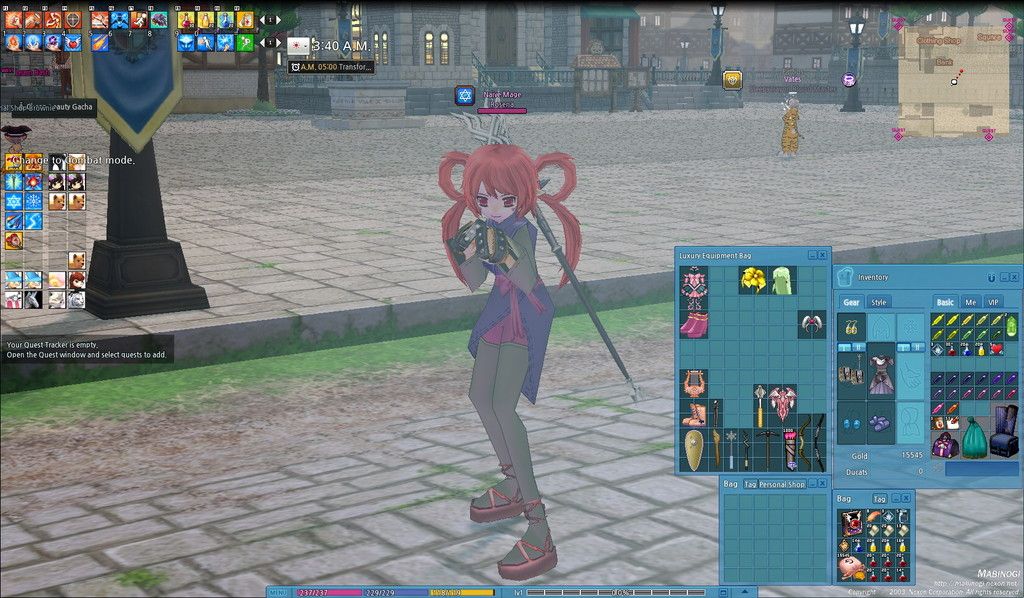Click the alarm clock transformation notice
1024x598 pixels.
coord(332,67)
